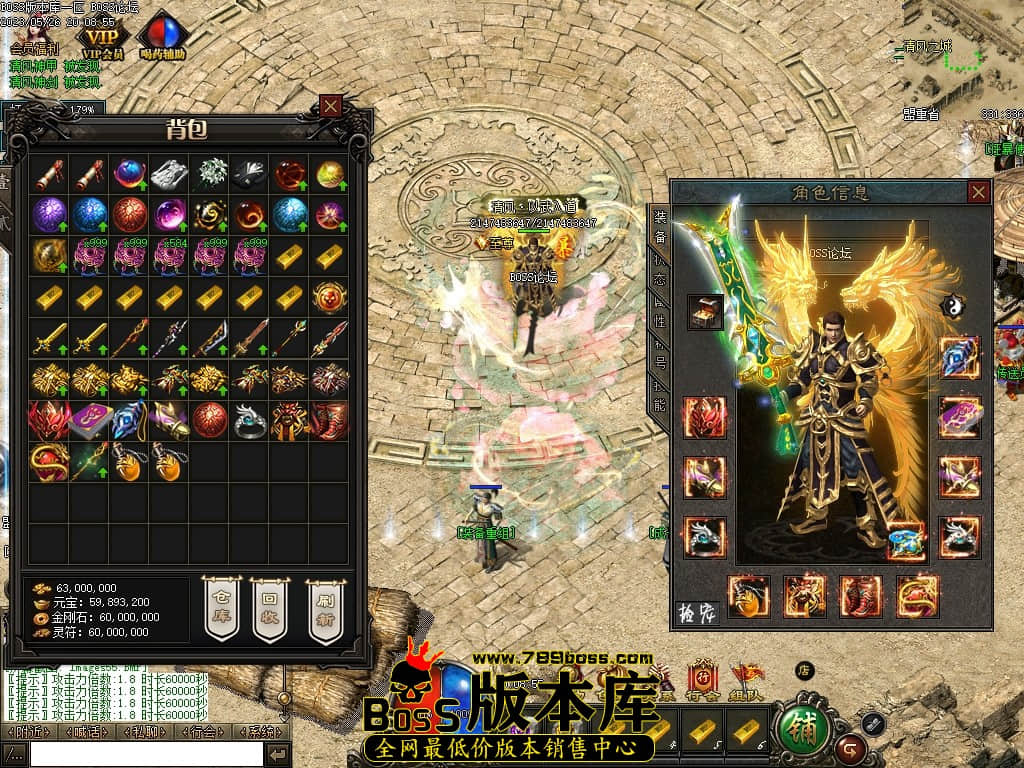Open the VIP会员 member icon
Viewport: 1024px width, 768px height.
pos(103,36)
